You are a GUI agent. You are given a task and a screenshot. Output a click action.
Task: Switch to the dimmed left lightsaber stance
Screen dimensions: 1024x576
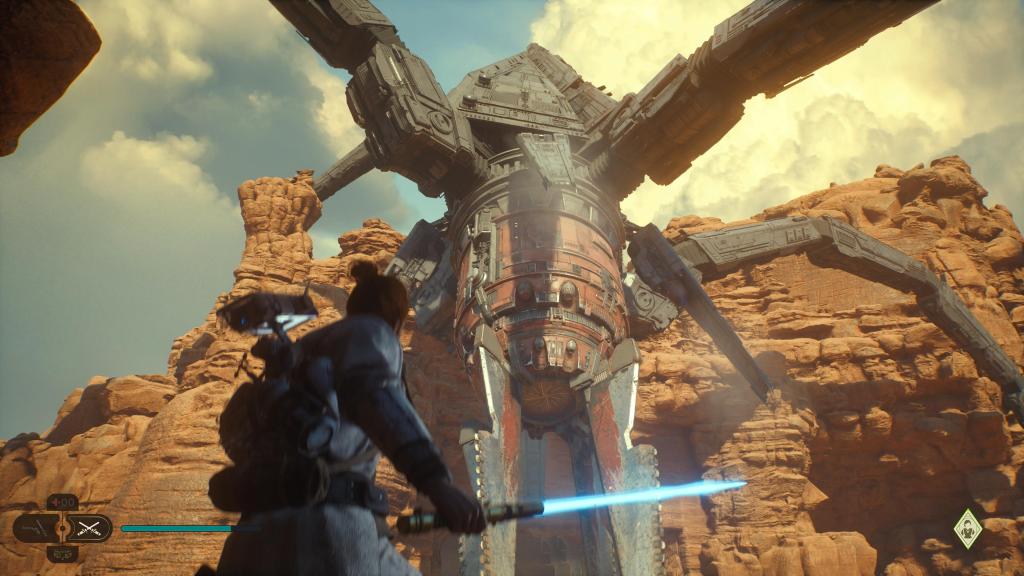[35, 527]
